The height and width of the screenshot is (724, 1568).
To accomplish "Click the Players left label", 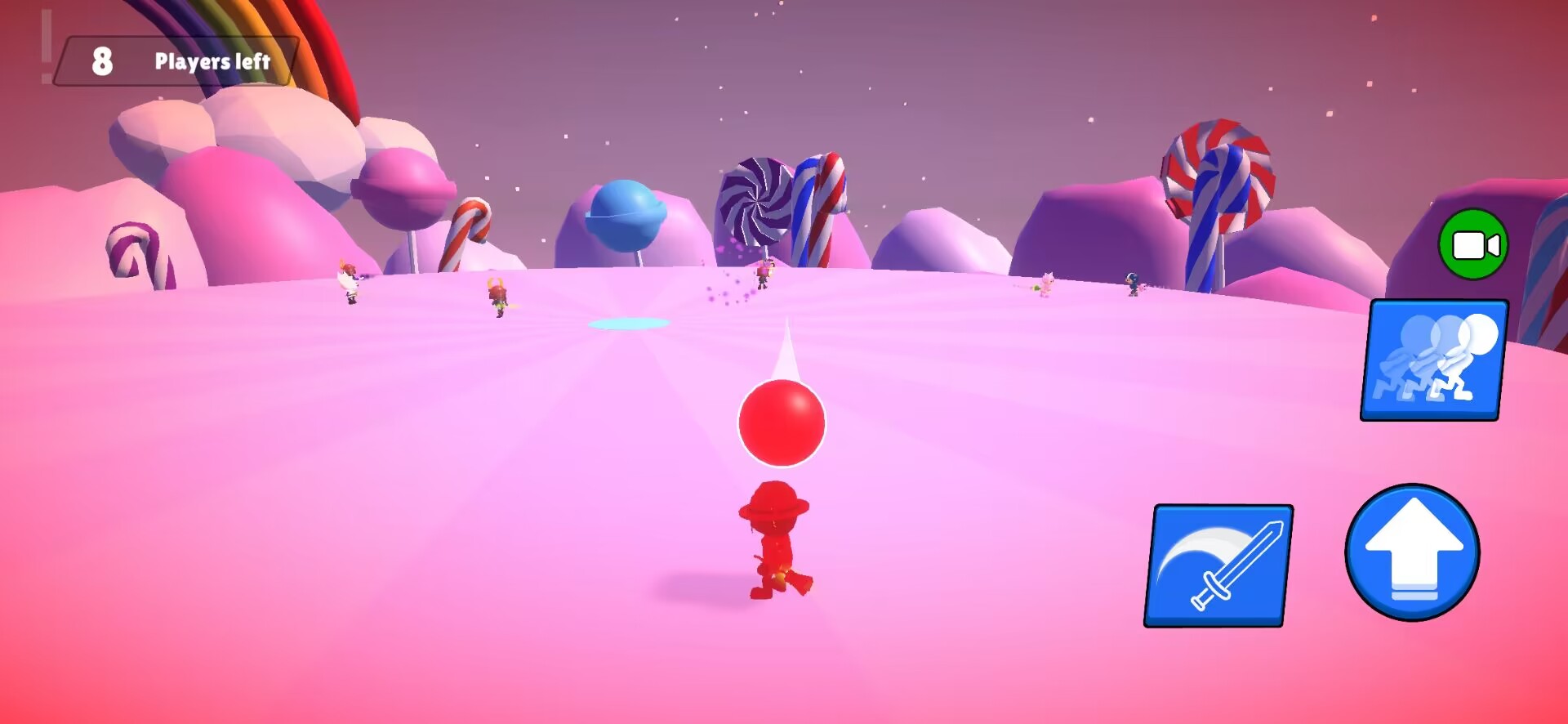I will [x=212, y=60].
